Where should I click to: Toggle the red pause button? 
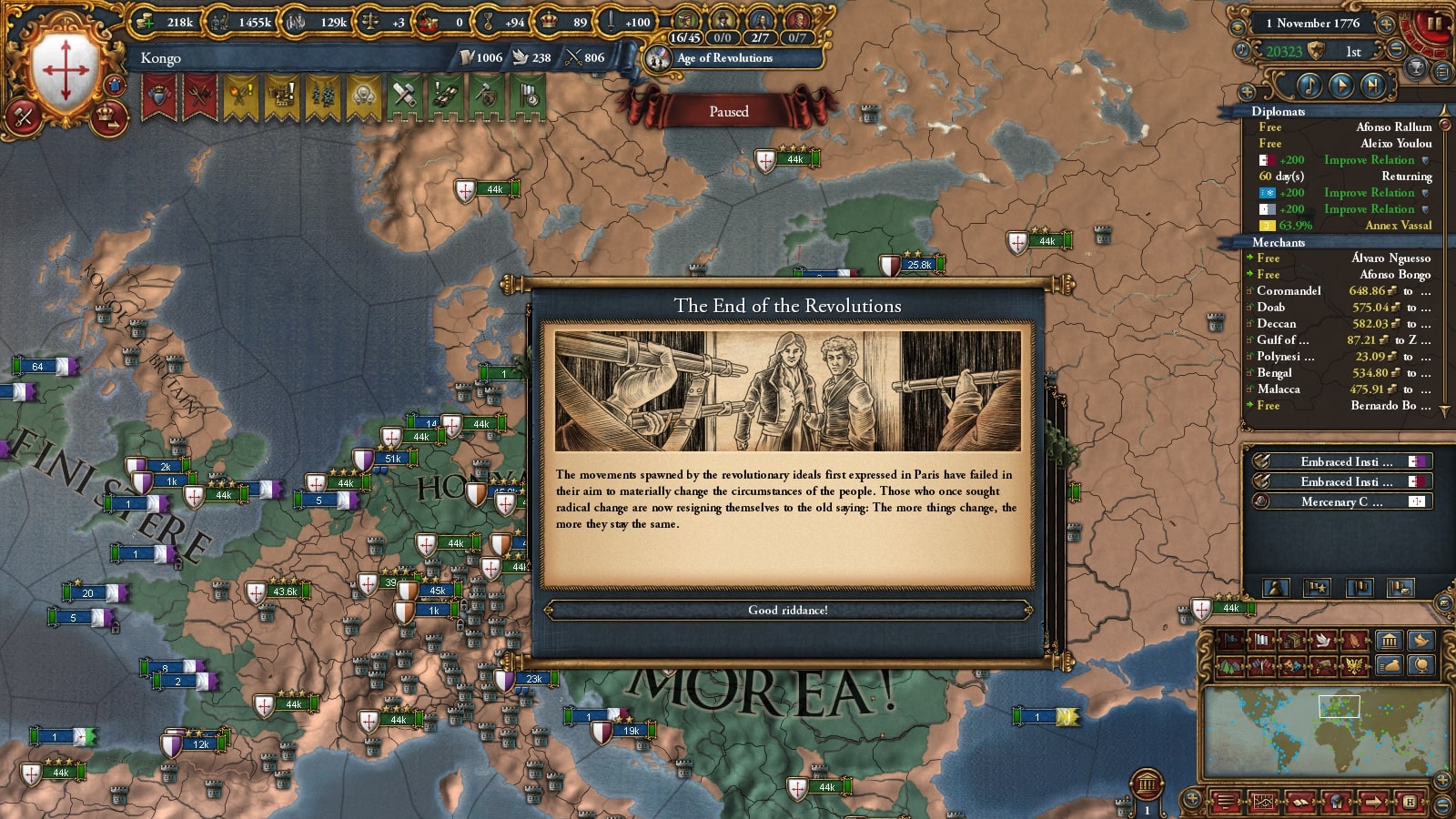click(1436, 24)
